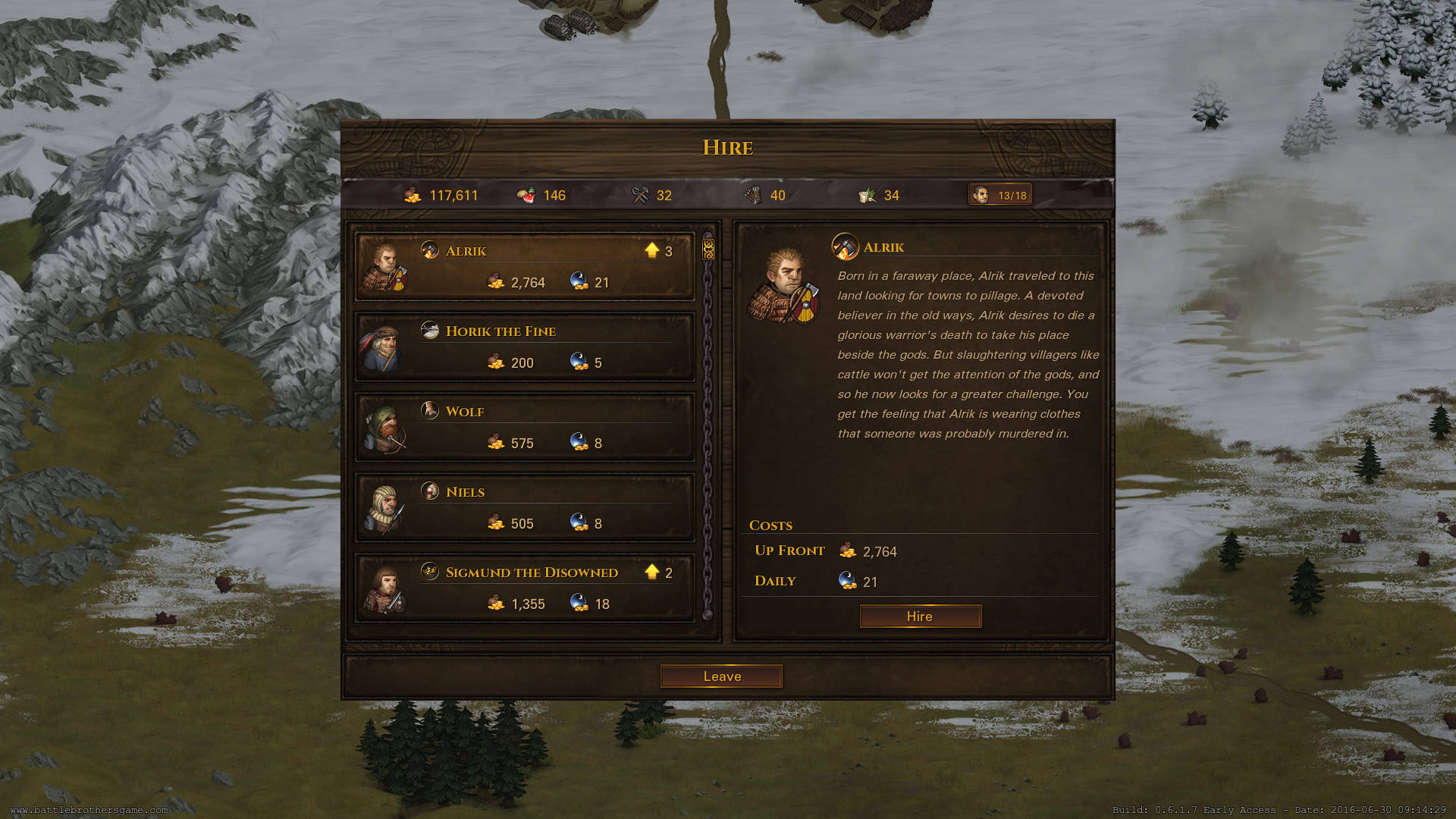Select the recruit named Wolf
Image resolution: width=1456 pixels, height=819 pixels.
click(x=525, y=428)
